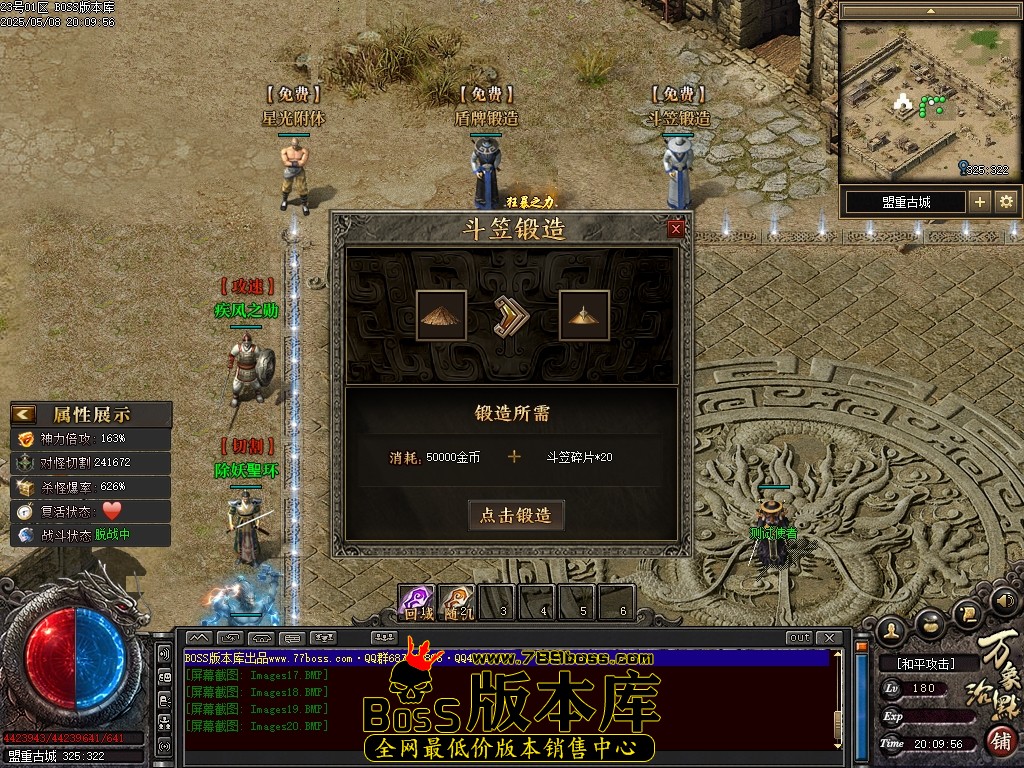Click the chat window OUT button
Screen dimensions: 1024x768
click(x=799, y=638)
